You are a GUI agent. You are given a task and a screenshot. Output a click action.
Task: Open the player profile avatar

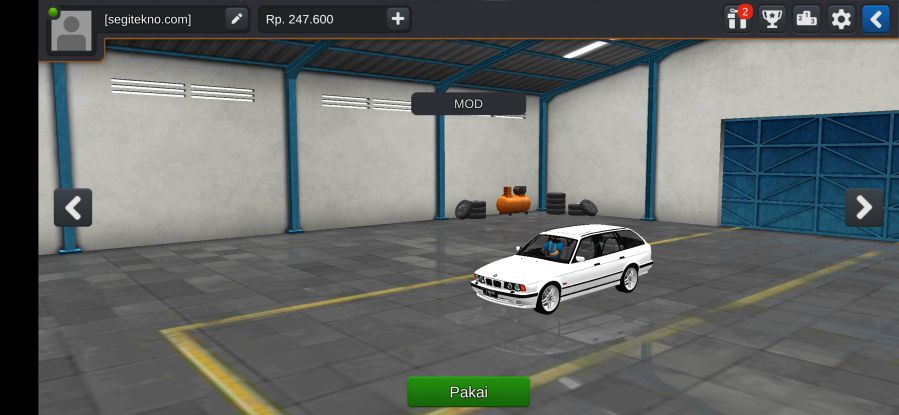pyautogui.click(x=72, y=31)
